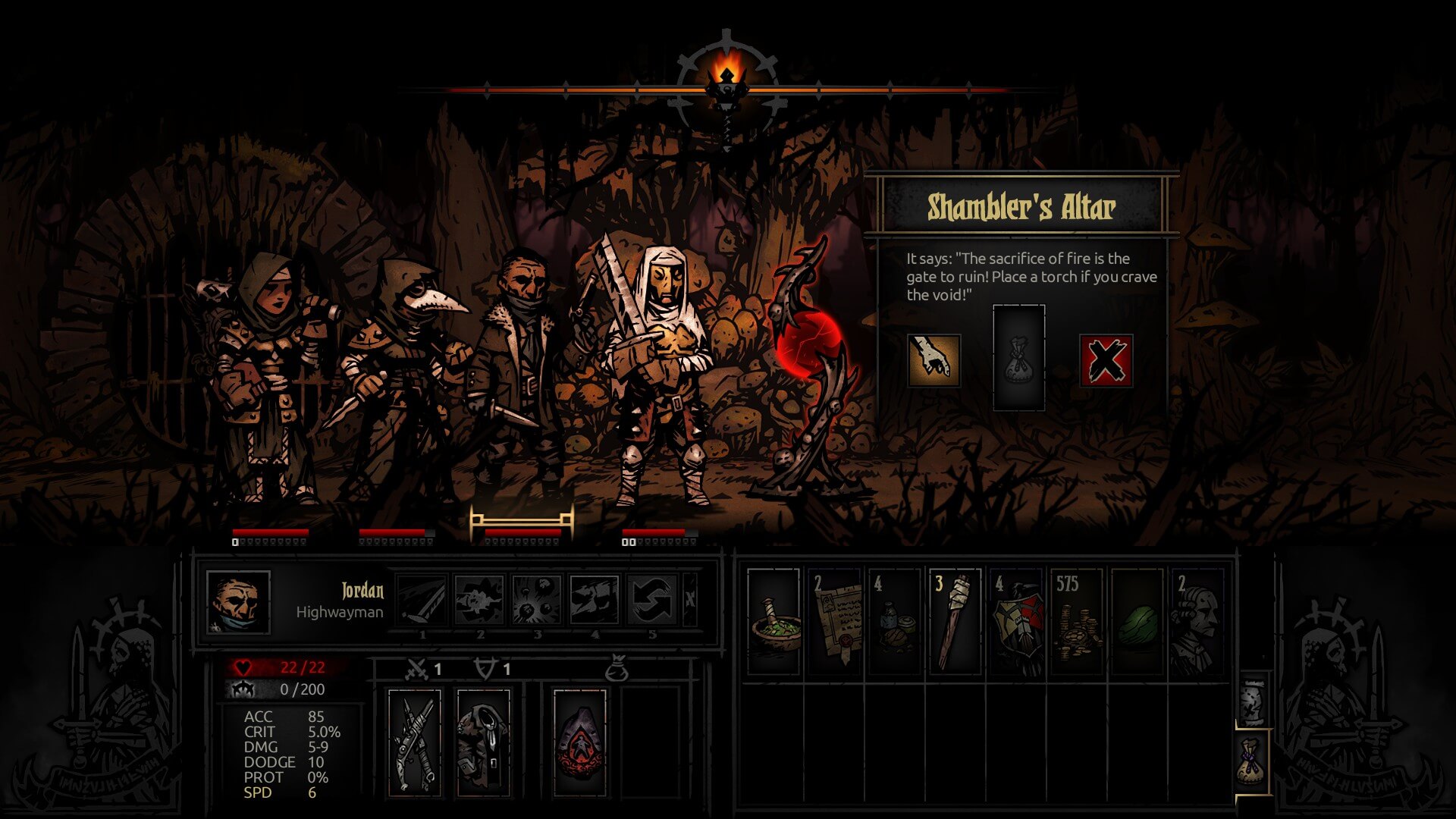
Task: Close the Shambler's Altar prompt
Action: pos(1106,360)
